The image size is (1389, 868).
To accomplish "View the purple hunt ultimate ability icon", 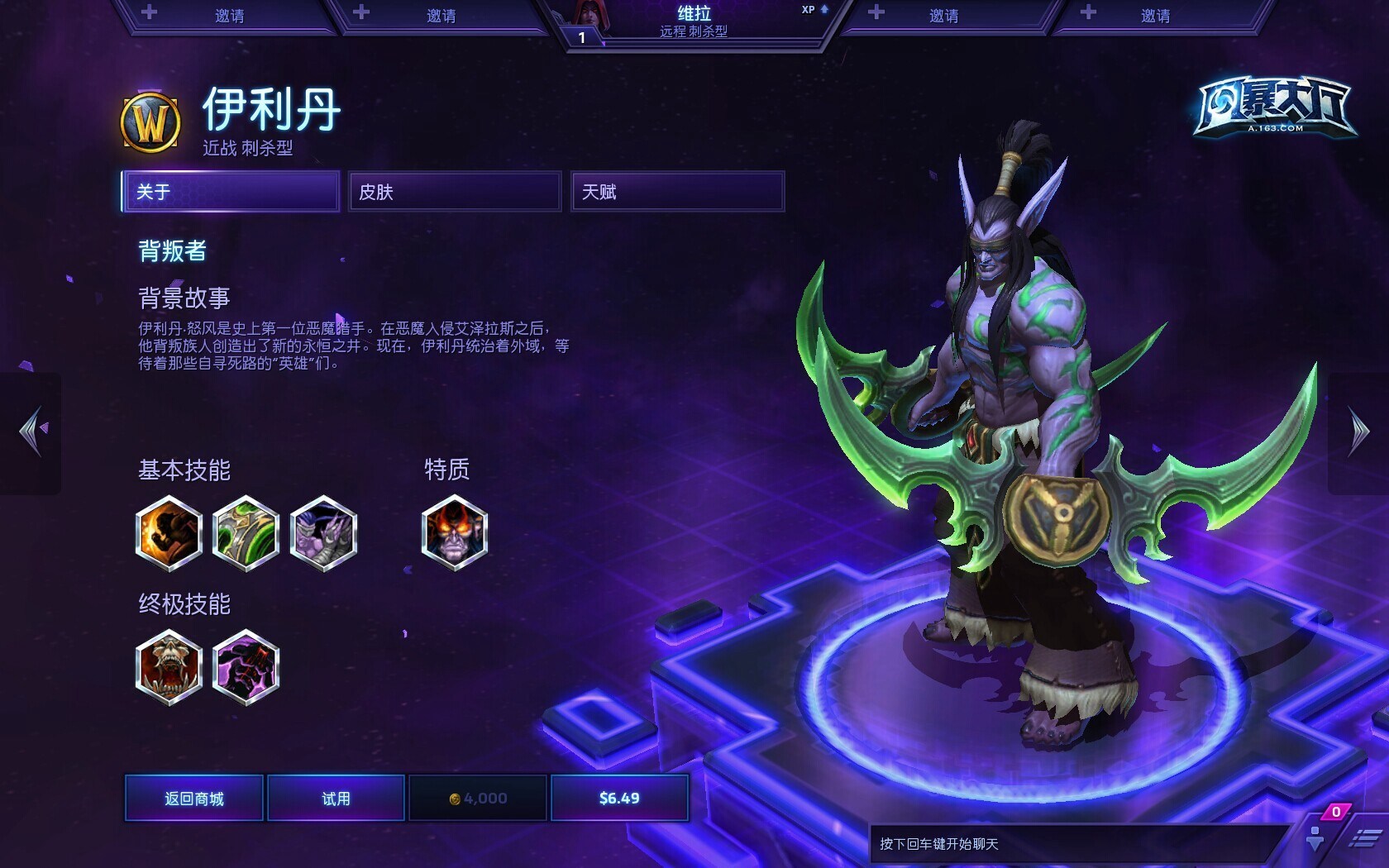I will pyautogui.click(x=246, y=667).
